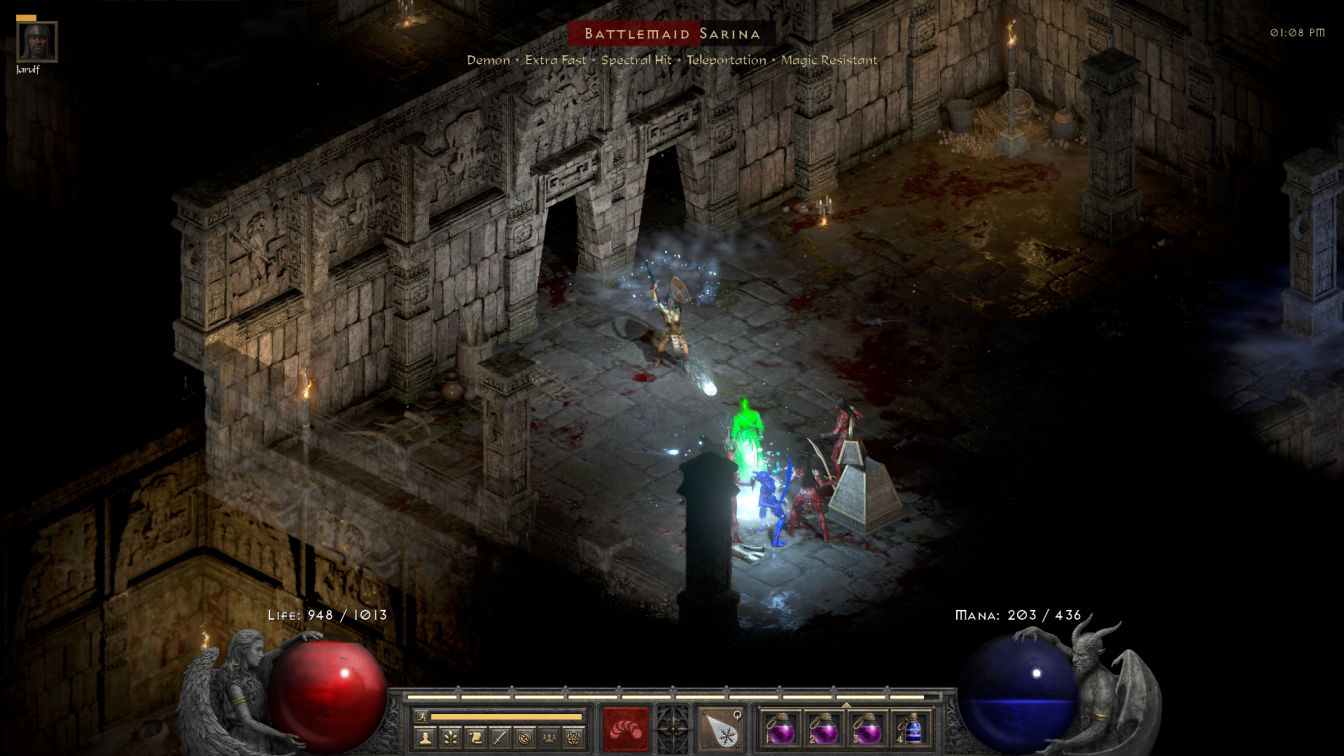Use the purple potion in belt slot 2
Image resolution: width=1344 pixels, height=756 pixels.
(x=824, y=728)
